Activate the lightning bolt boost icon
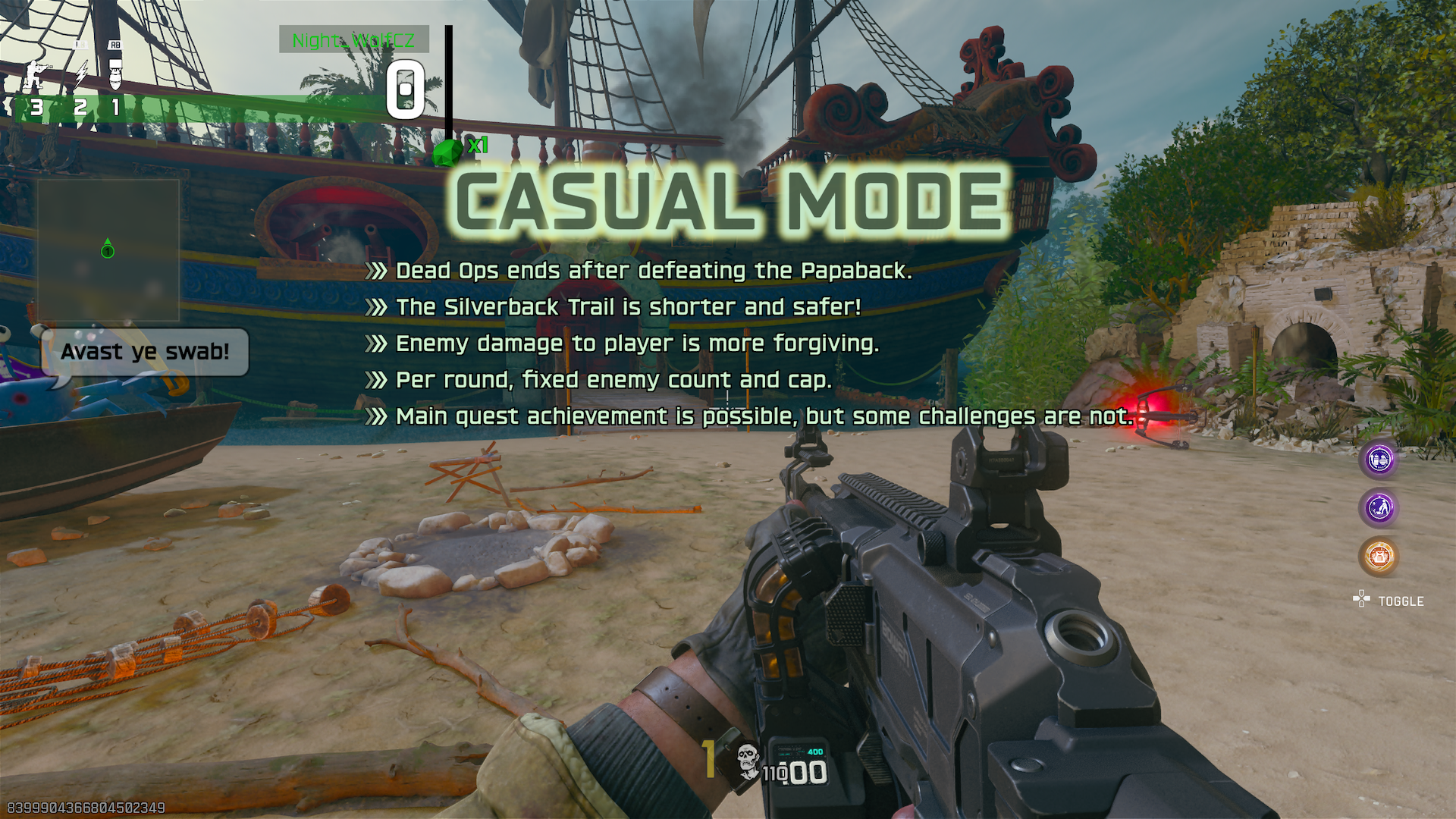 pos(80,74)
